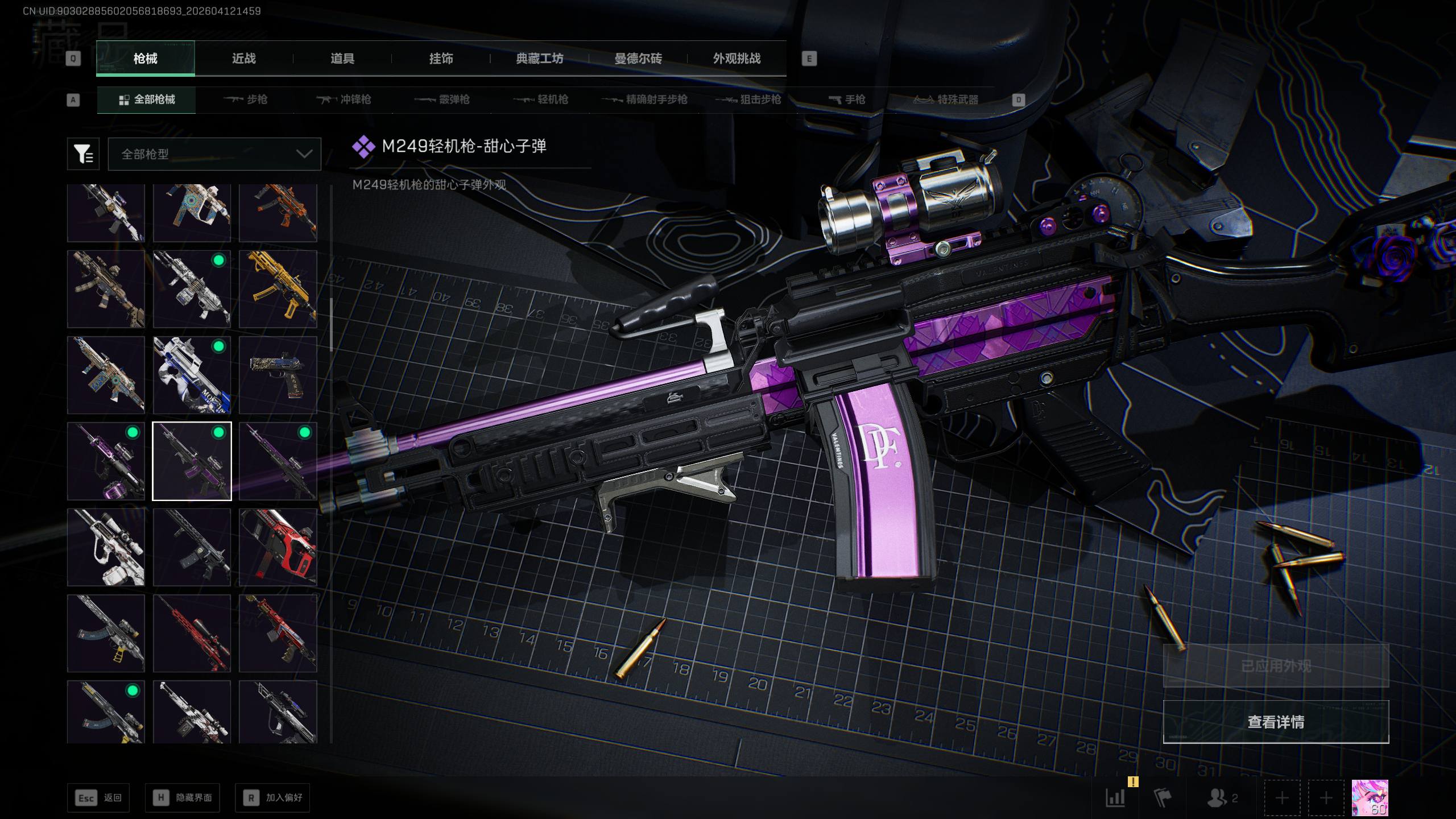1456x819 pixels.
Task: Select the dark pistol skin thumbnail
Action: tap(278, 375)
